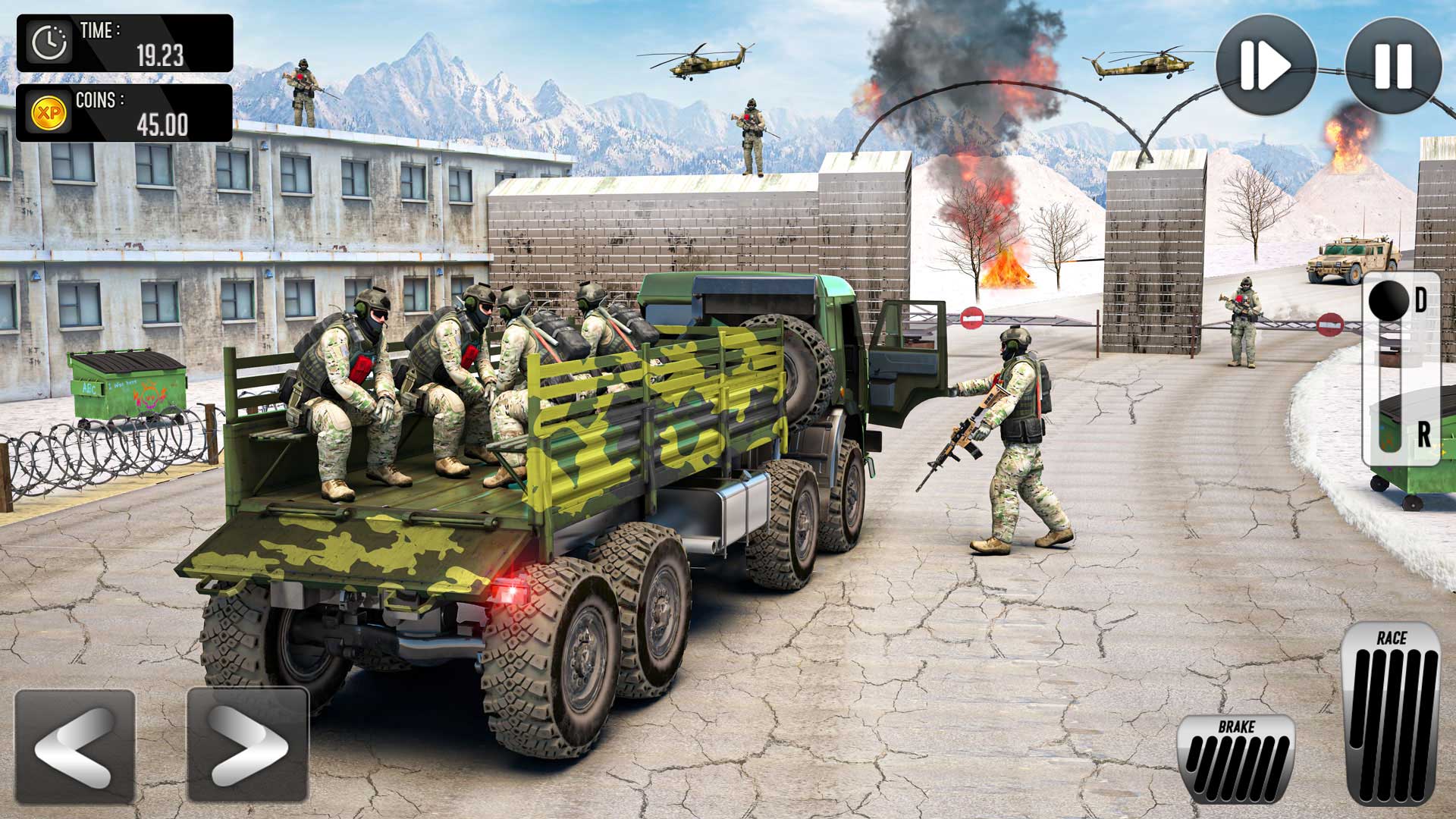Select the XP coin icon
The image size is (1456, 819).
[x=47, y=111]
